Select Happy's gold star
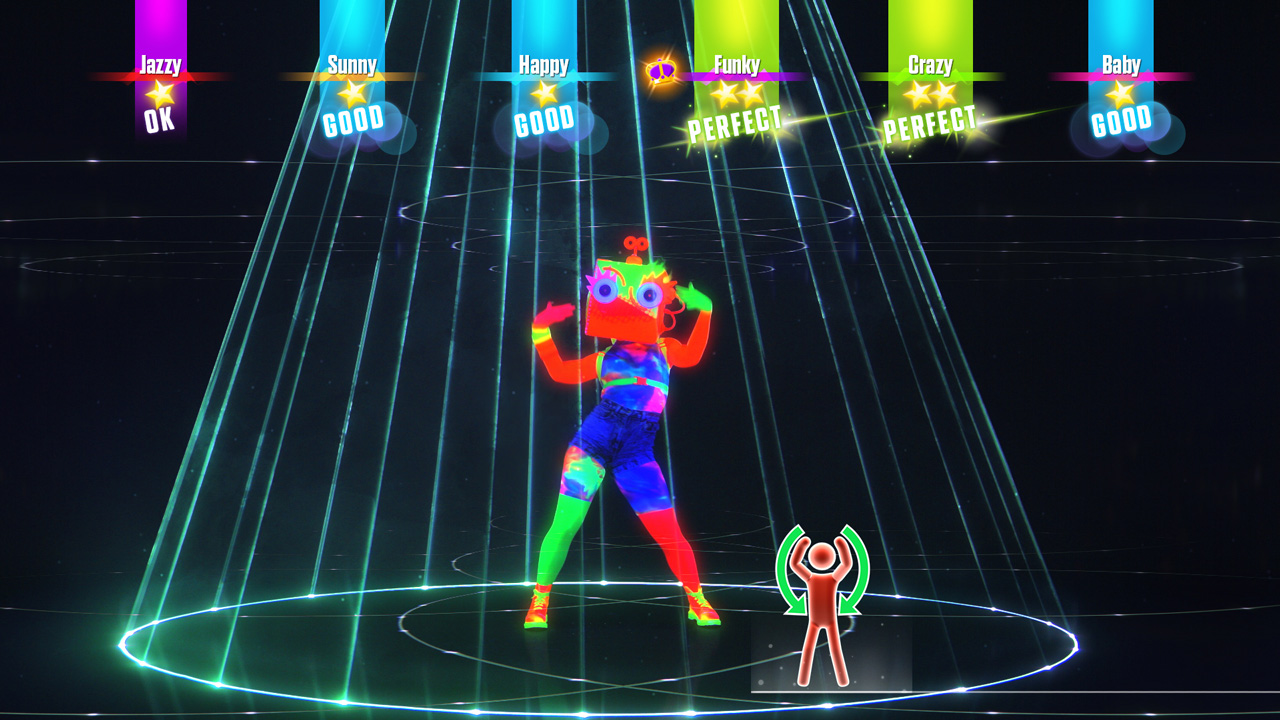 click(542, 96)
